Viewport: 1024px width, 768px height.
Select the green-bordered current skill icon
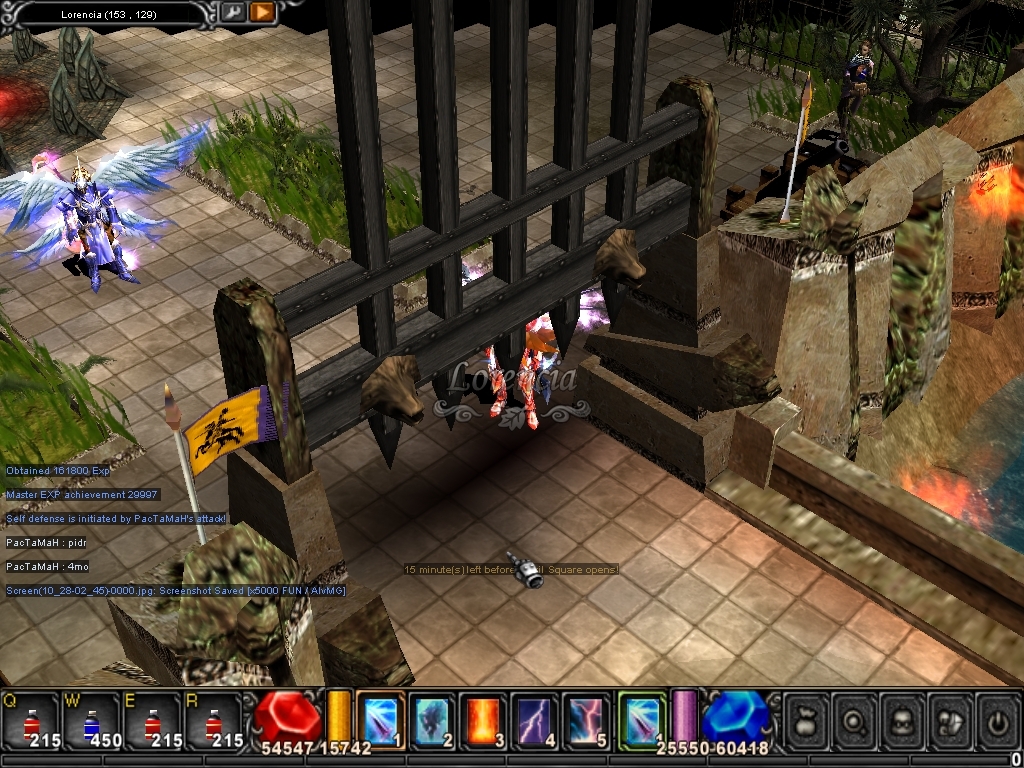pos(641,720)
